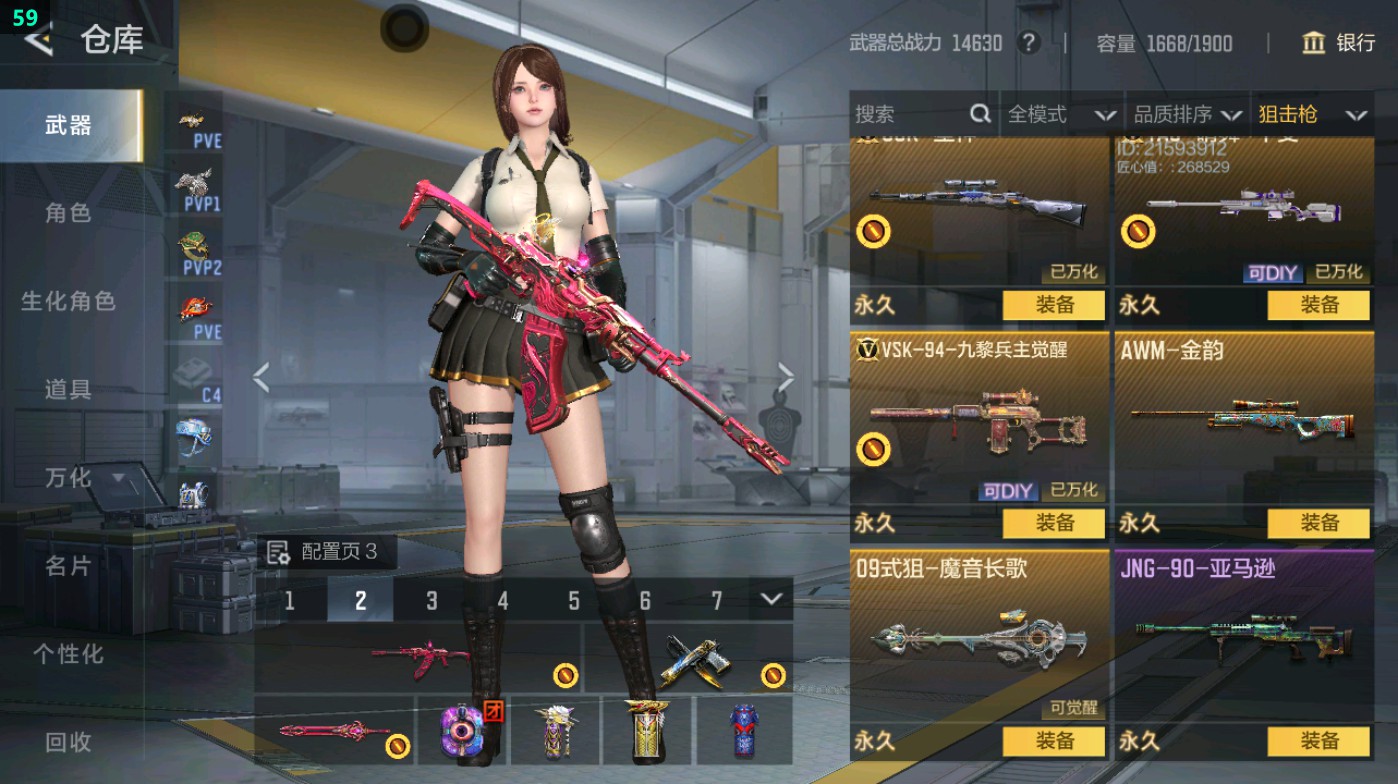The height and width of the screenshot is (784, 1398).
Task: Select the 道具 category tab
Action: [68, 389]
